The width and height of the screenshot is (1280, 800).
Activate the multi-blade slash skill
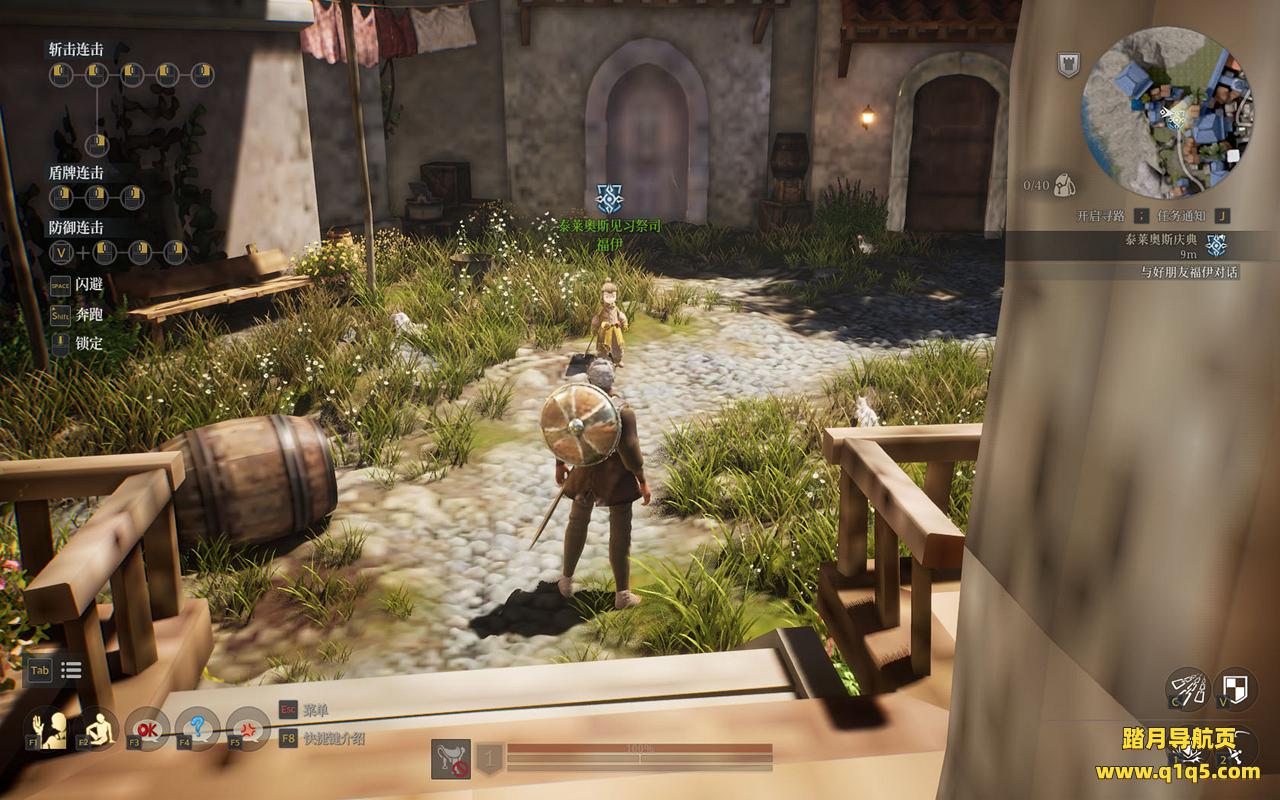(1187, 688)
